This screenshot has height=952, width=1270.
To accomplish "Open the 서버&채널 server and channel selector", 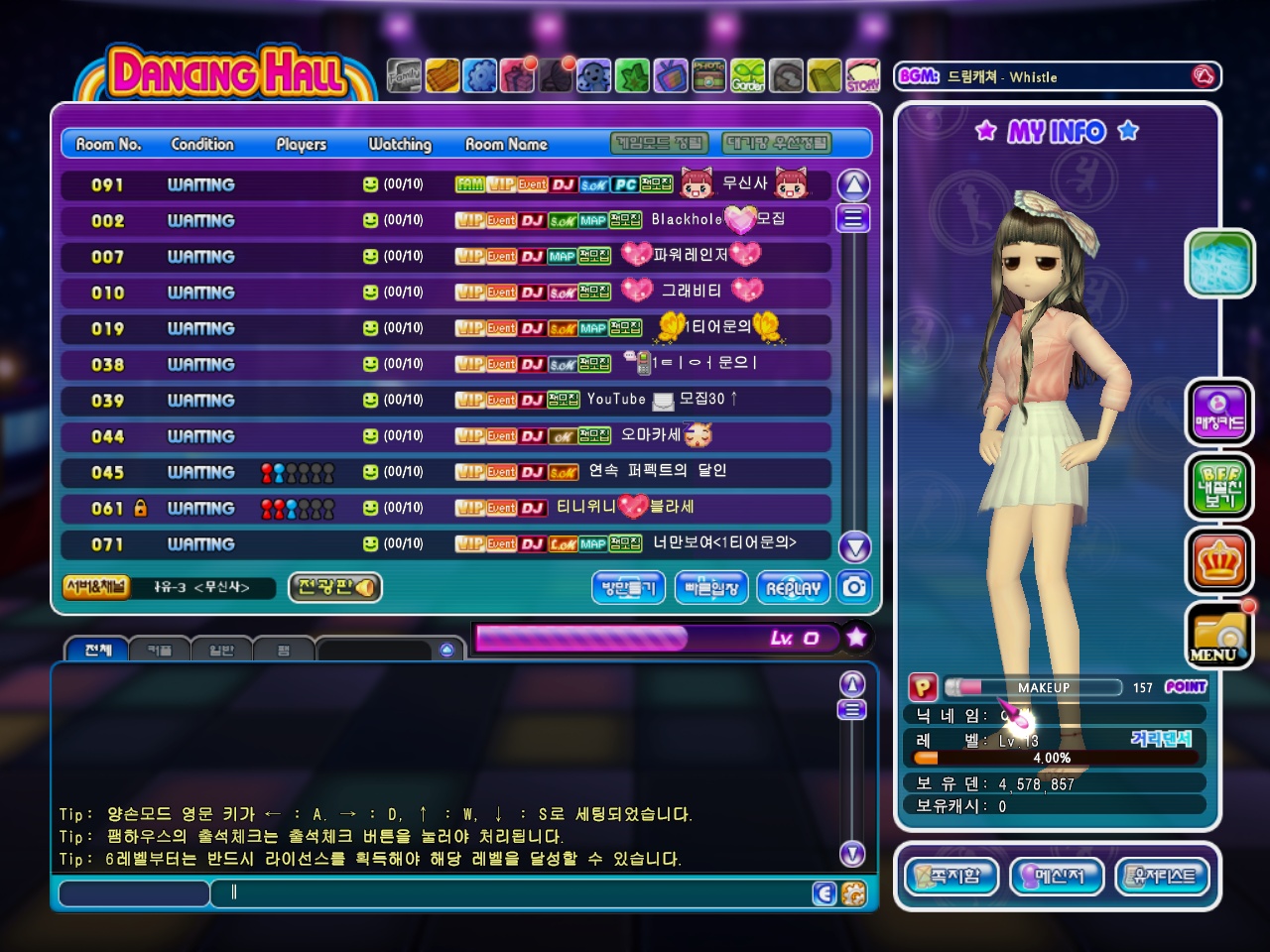I will 96,587.
